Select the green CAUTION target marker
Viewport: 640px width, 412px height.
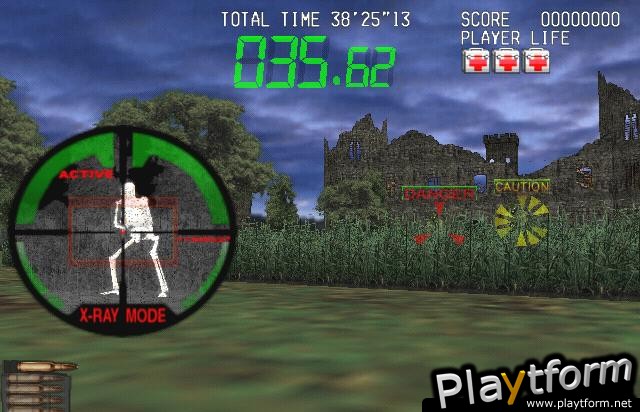(x=522, y=186)
